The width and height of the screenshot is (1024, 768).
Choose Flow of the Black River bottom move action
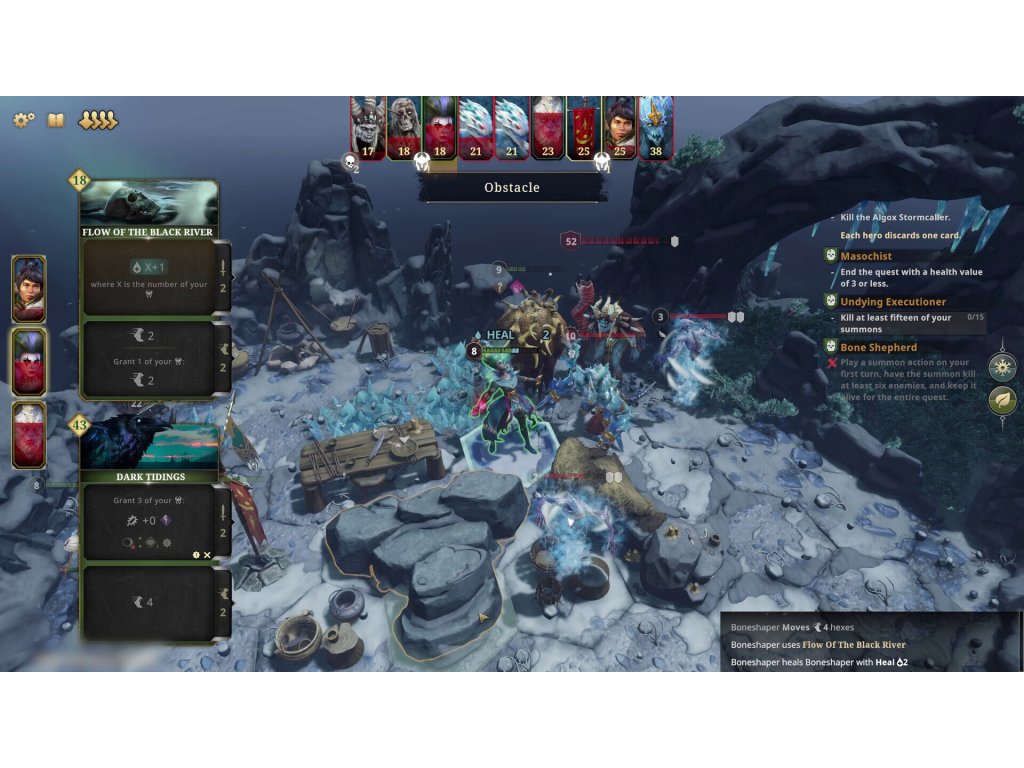click(150, 359)
